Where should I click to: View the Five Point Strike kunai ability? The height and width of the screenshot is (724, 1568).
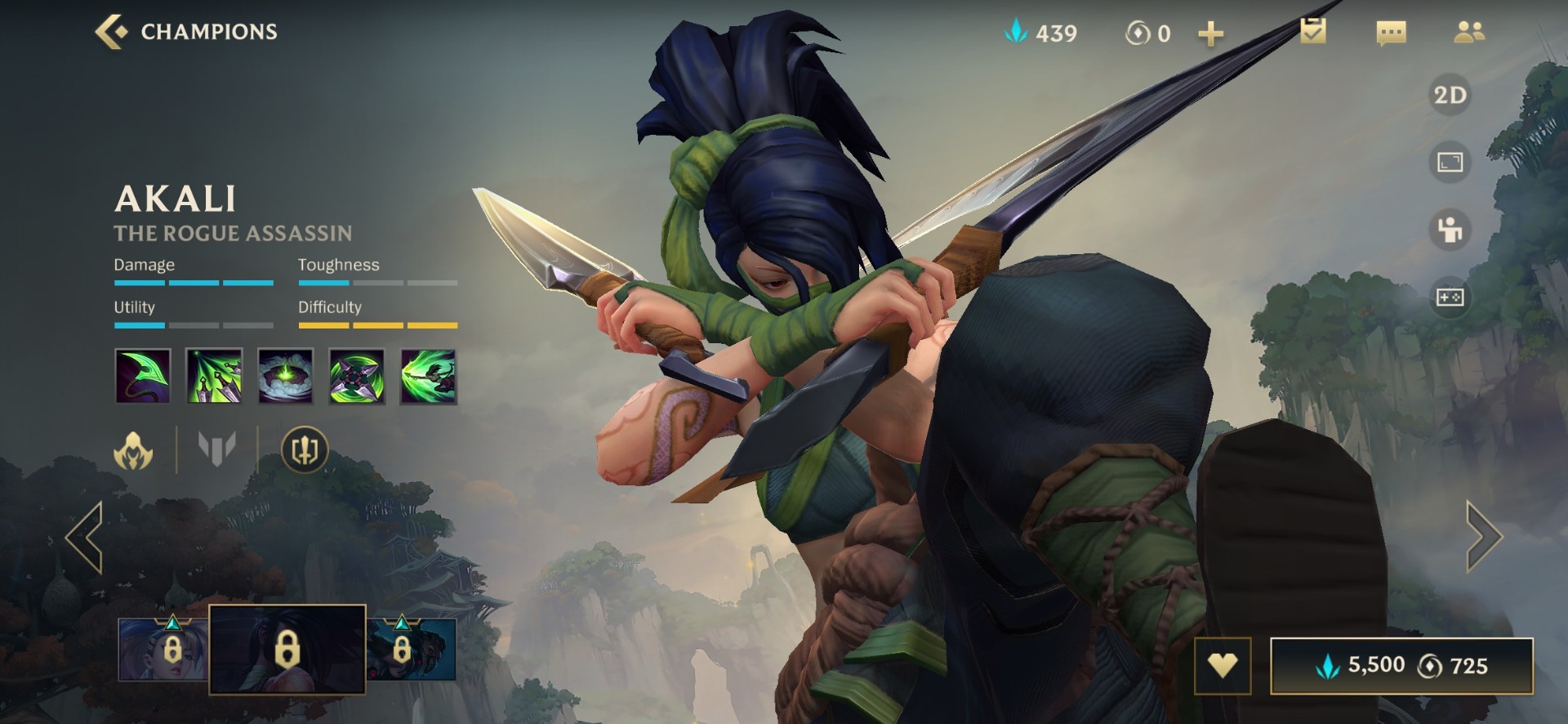pos(214,377)
